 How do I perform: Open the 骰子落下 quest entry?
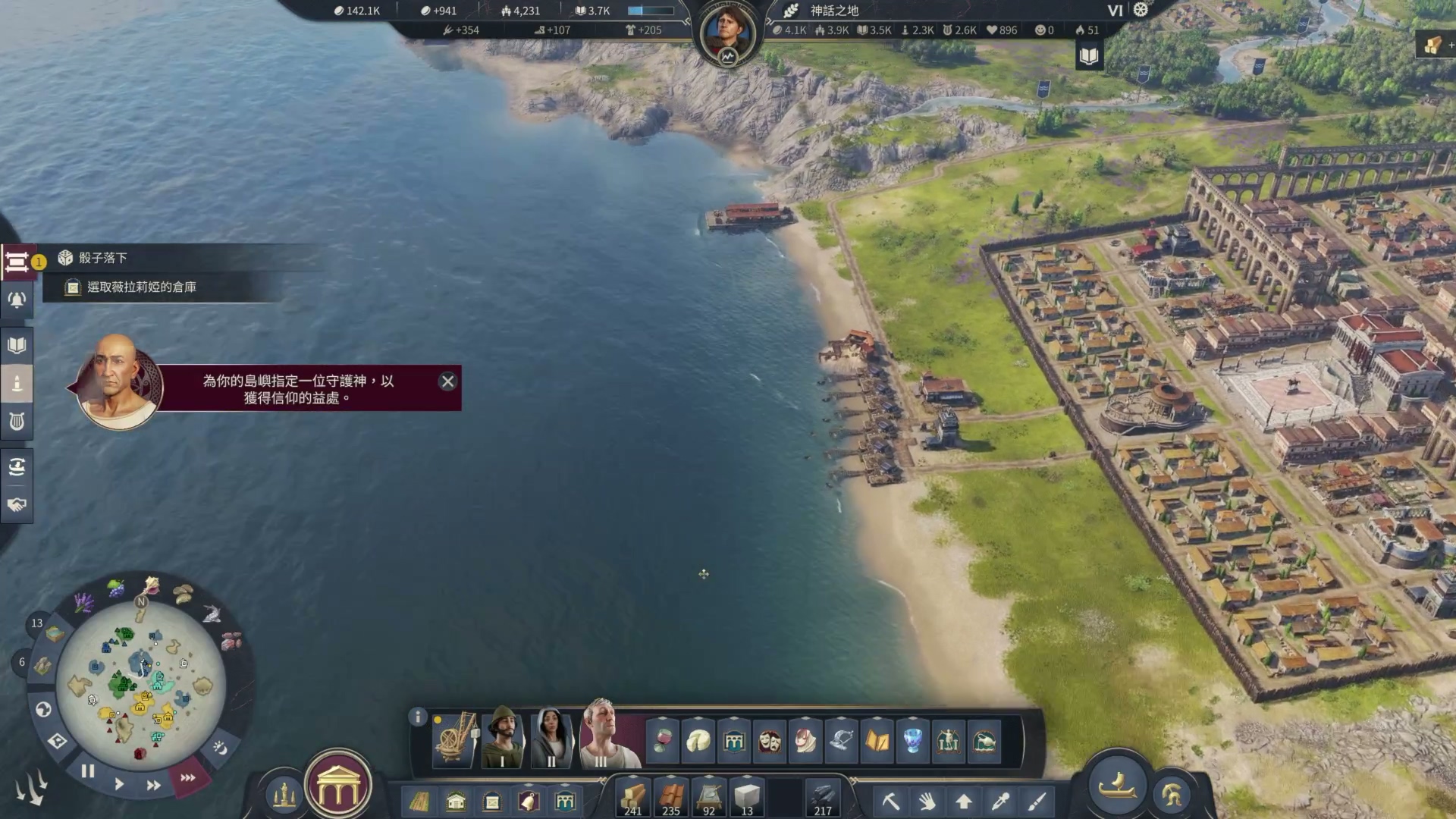pyautogui.click(x=103, y=258)
